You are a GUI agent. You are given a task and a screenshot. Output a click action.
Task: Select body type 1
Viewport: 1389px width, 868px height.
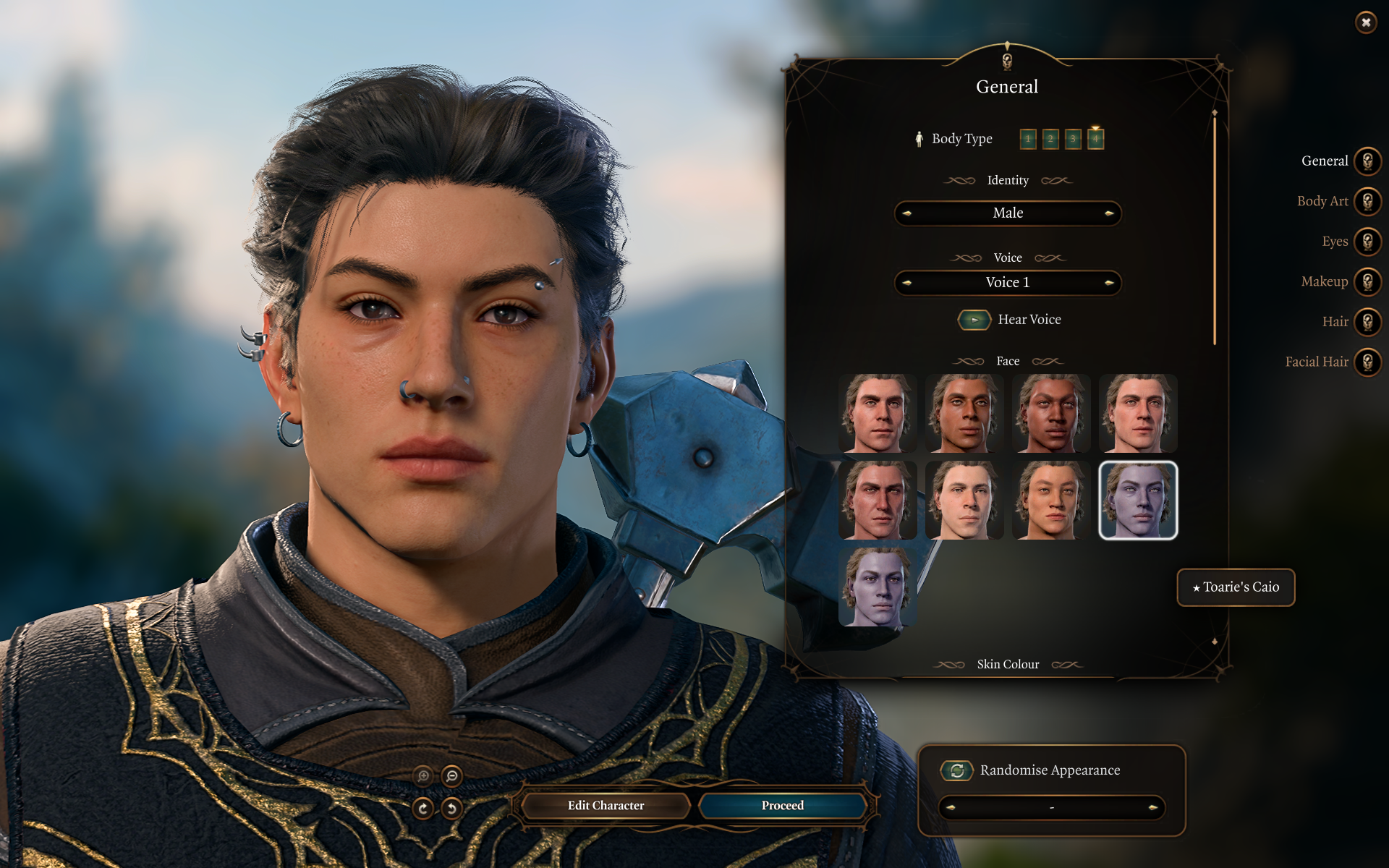(x=1028, y=139)
